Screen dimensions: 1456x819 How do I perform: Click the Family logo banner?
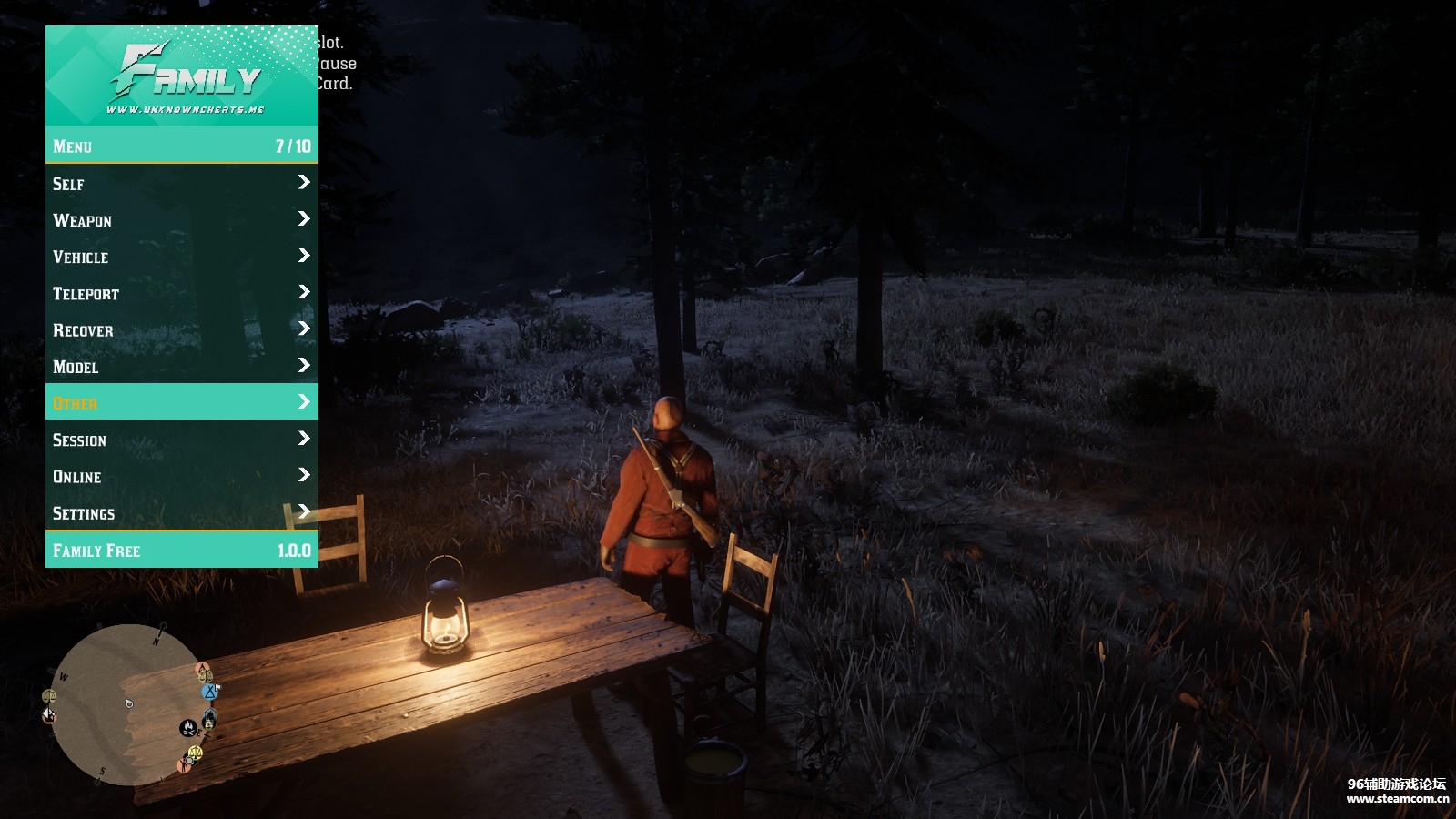coord(182,76)
